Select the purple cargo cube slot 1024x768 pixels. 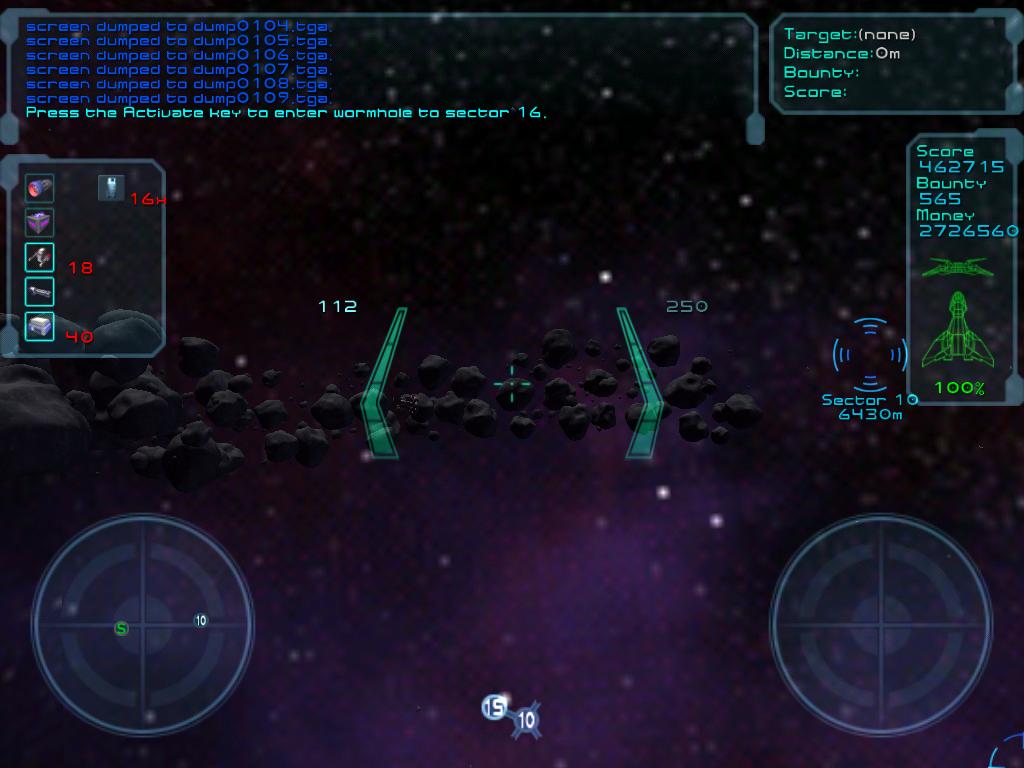point(39,223)
